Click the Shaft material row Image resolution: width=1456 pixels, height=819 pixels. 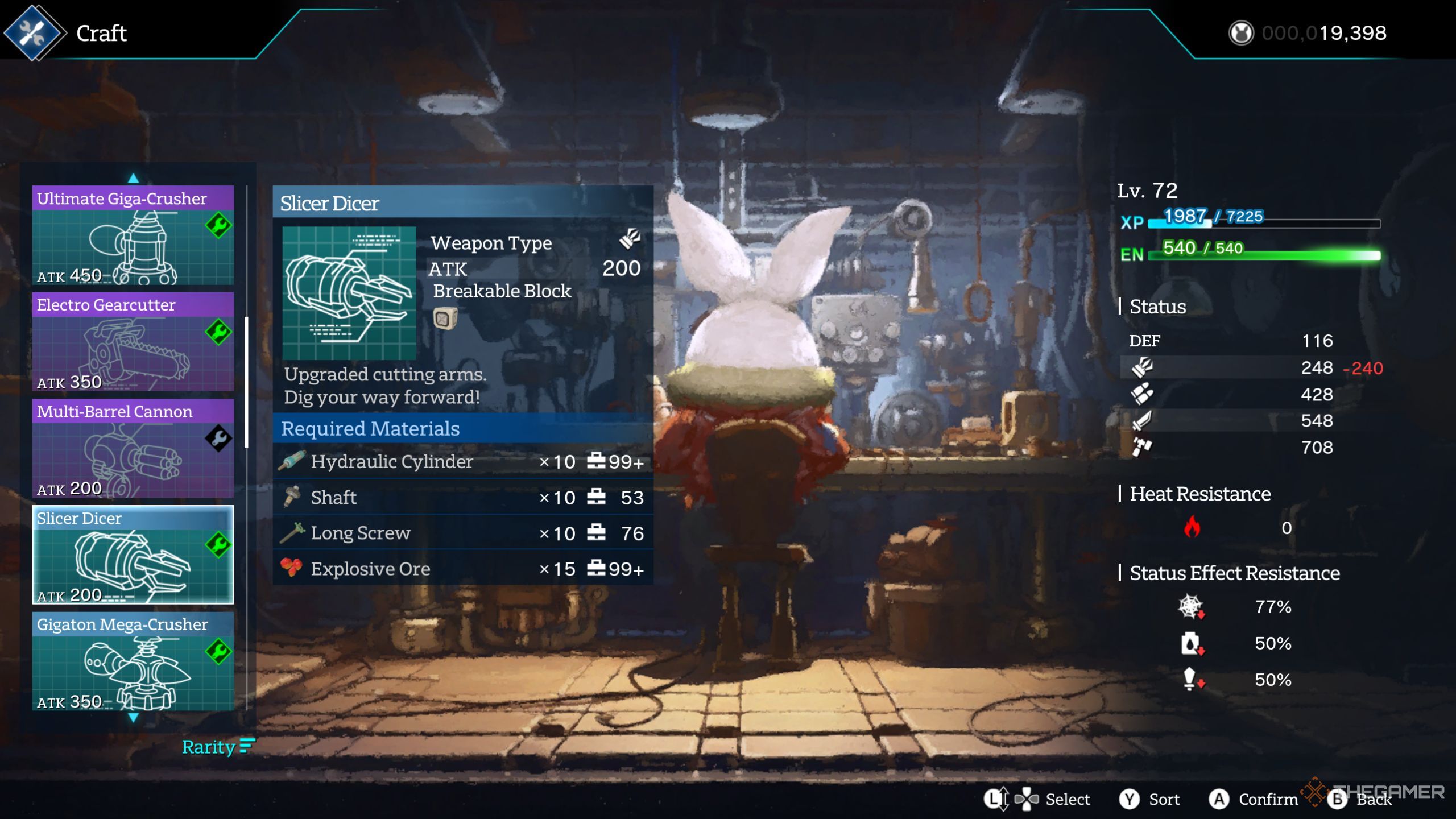(x=462, y=498)
